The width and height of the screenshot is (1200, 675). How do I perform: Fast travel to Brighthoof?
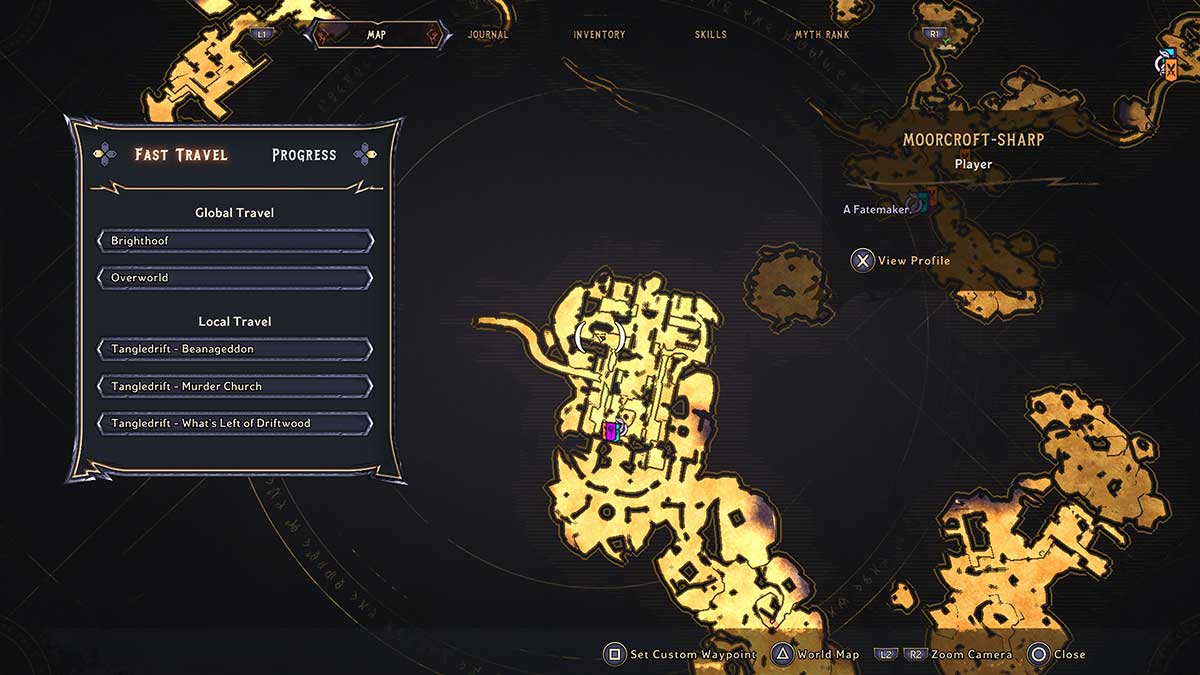[x=235, y=241]
